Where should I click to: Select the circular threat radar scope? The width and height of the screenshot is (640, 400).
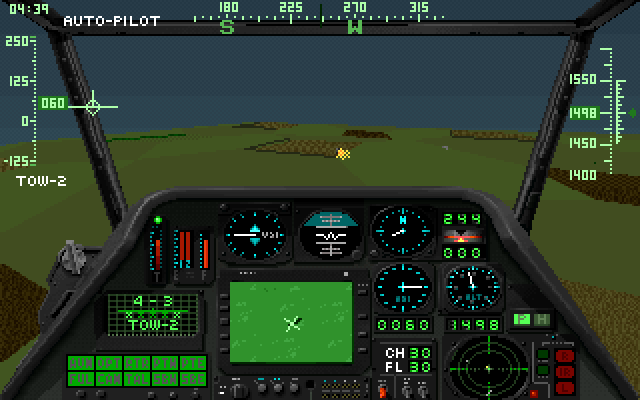pyautogui.click(x=485, y=366)
